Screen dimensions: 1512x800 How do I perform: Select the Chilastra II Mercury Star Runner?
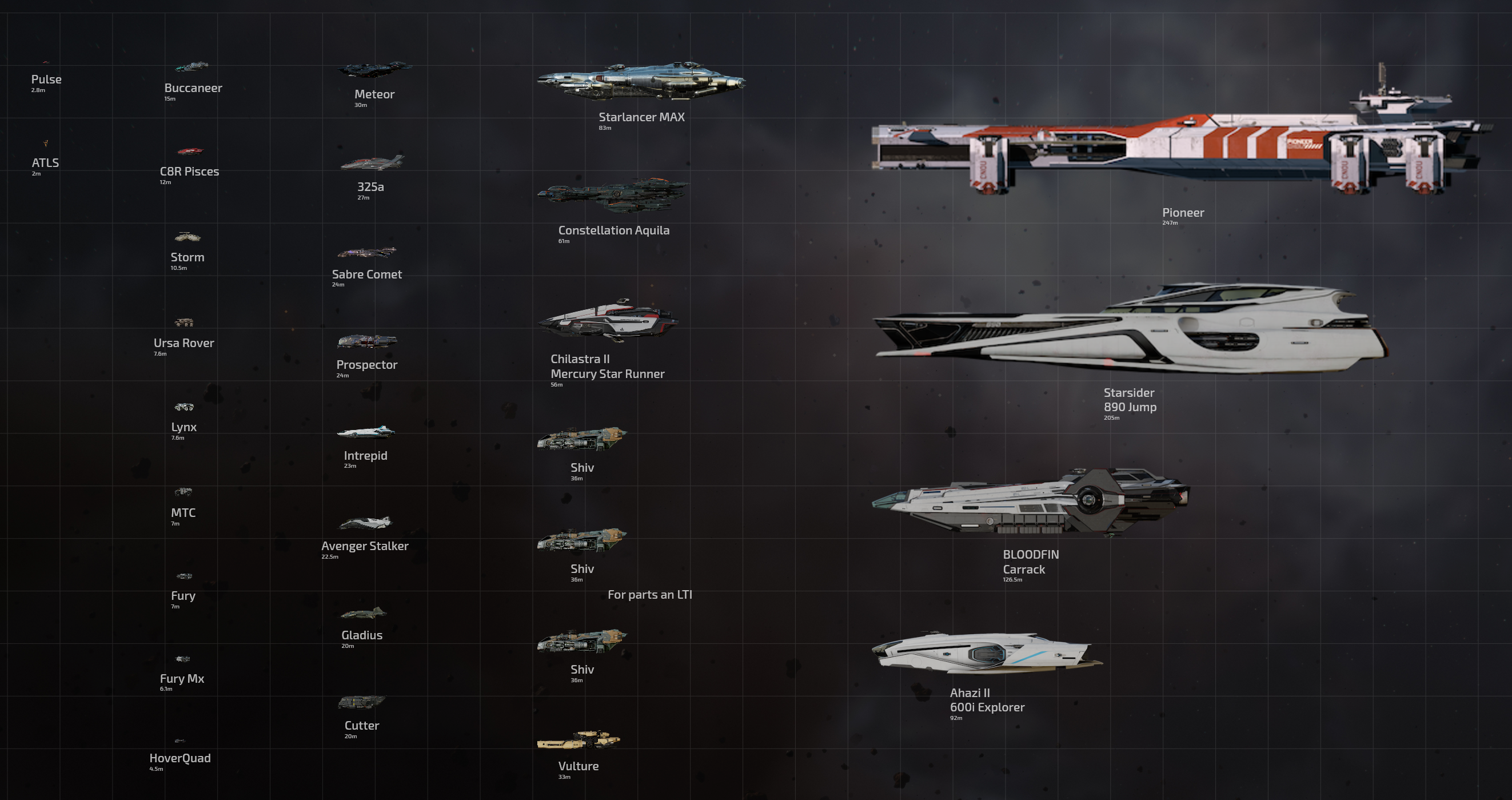(608, 320)
